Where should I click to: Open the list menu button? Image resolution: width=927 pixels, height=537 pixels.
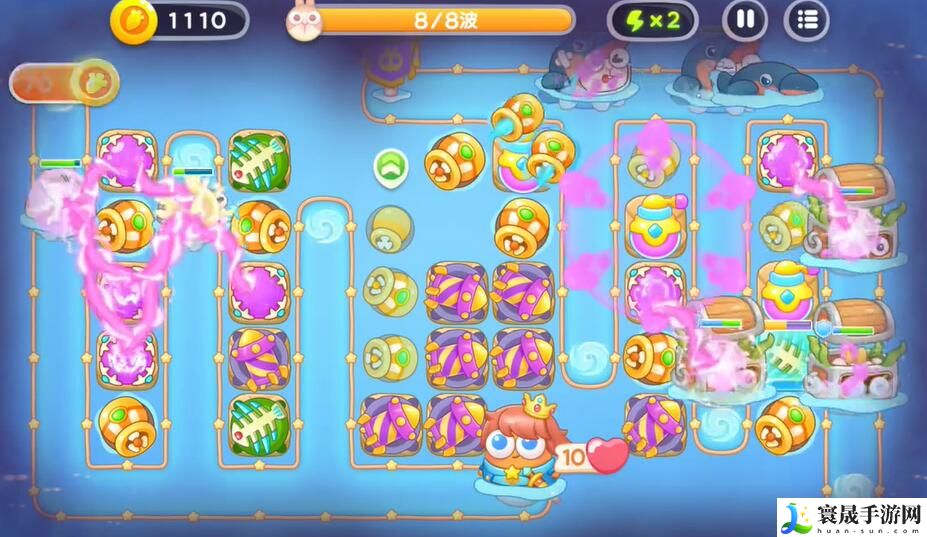point(807,20)
